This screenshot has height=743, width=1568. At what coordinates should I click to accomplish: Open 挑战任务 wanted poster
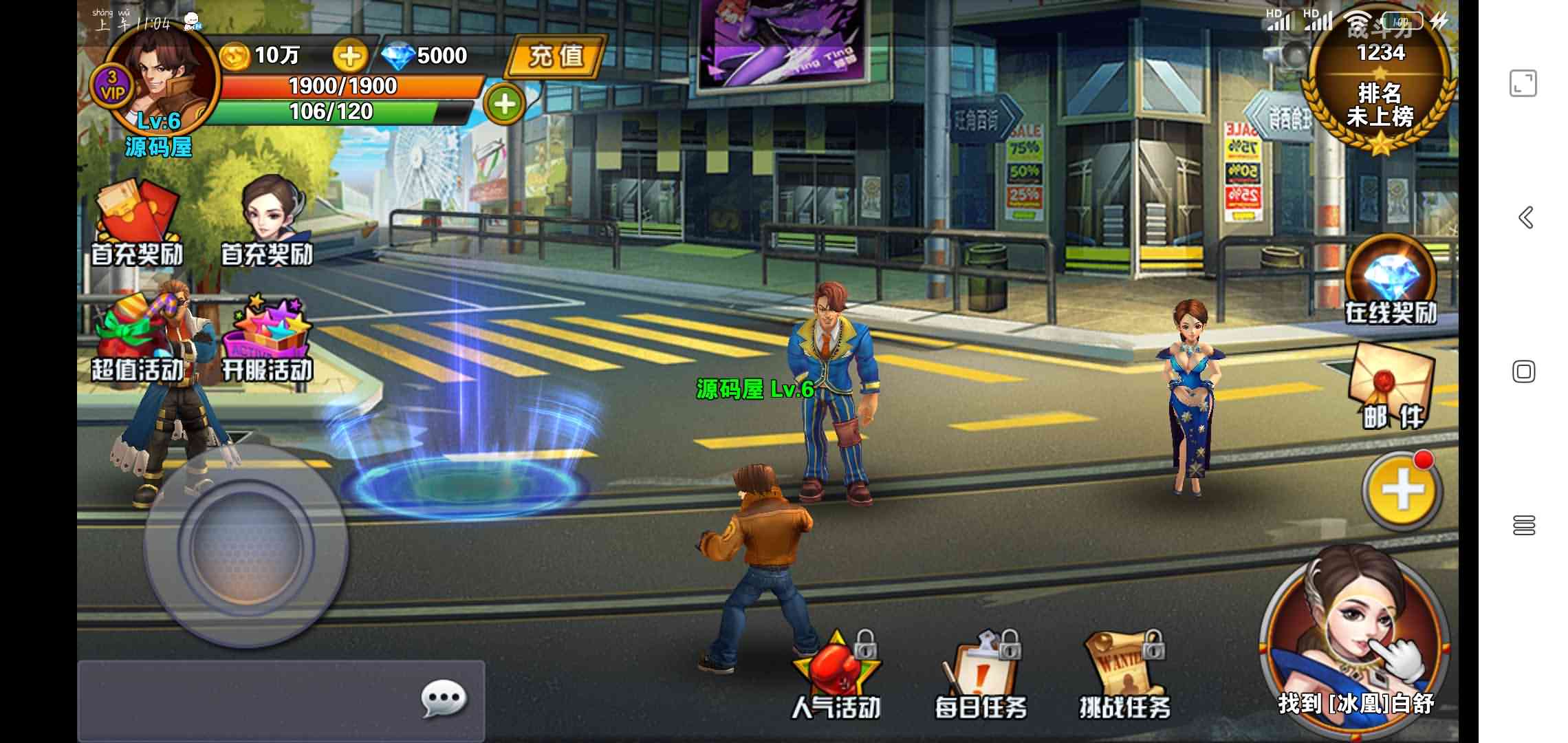click(x=1124, y=676)
